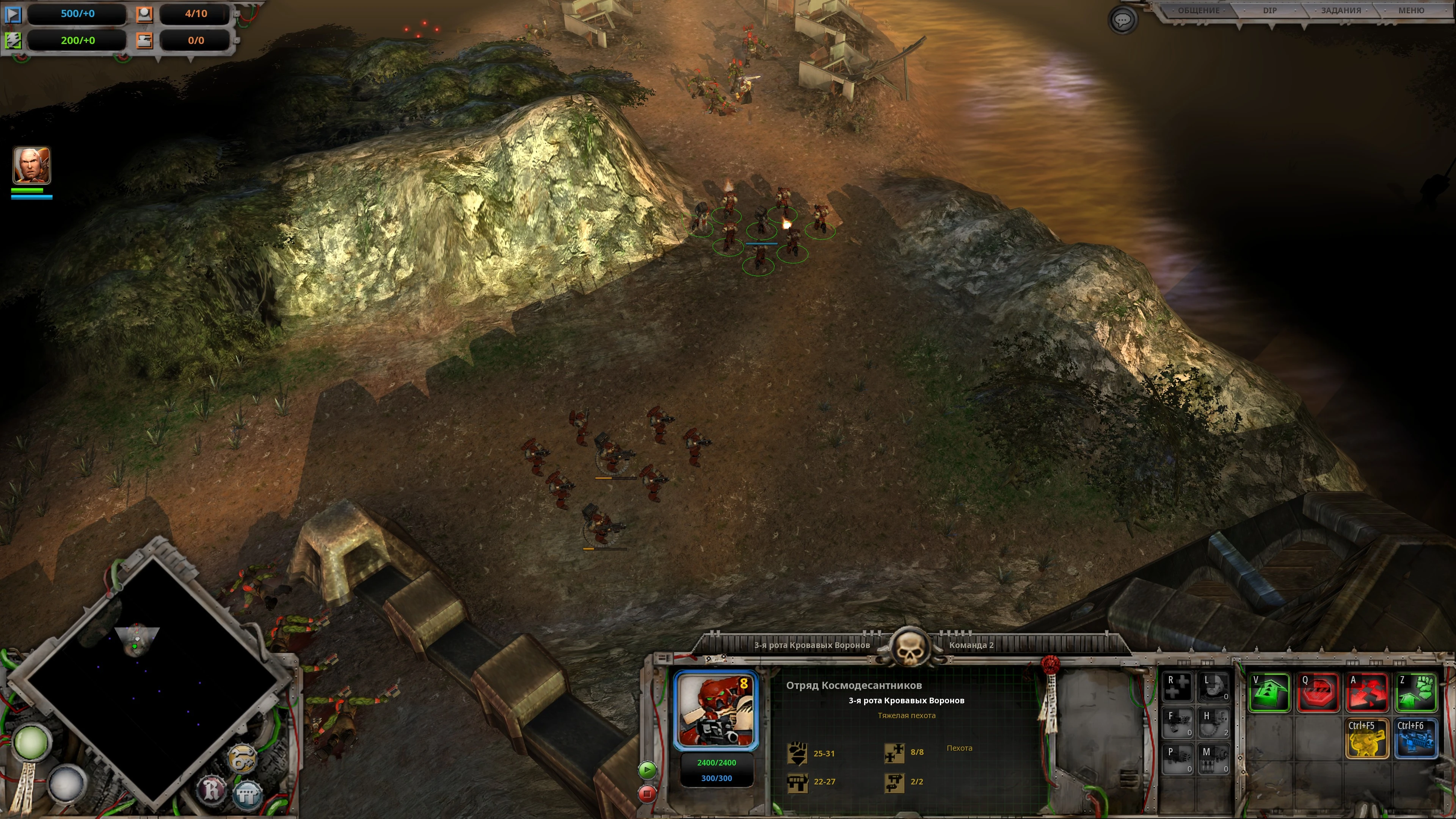Image resolution: width=1456 pixels, height=819 pixels.
Task: Click the round R button near minimap
Action: pyautogui.click(x=212, y=789)
